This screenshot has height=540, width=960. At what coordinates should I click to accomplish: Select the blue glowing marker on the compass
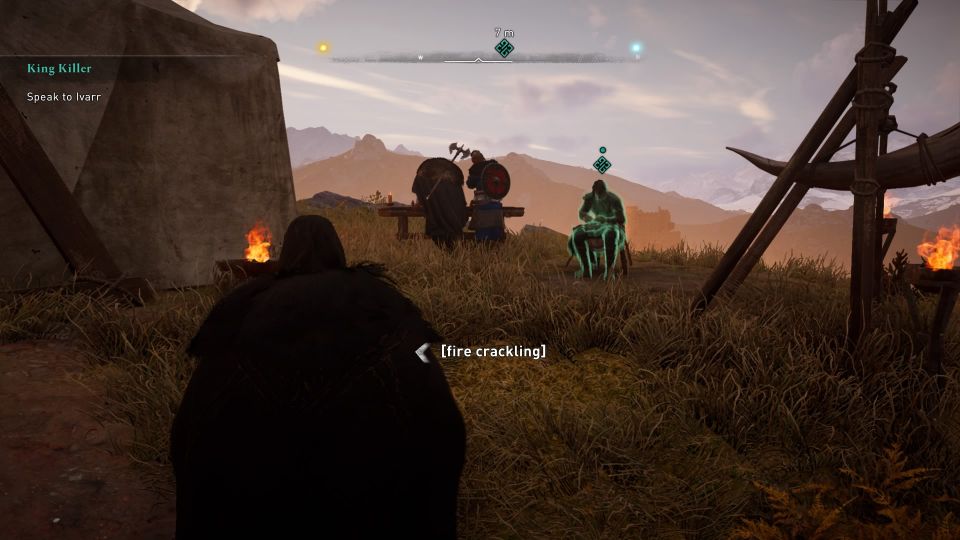pyautogui.click(x=635, y=47)
